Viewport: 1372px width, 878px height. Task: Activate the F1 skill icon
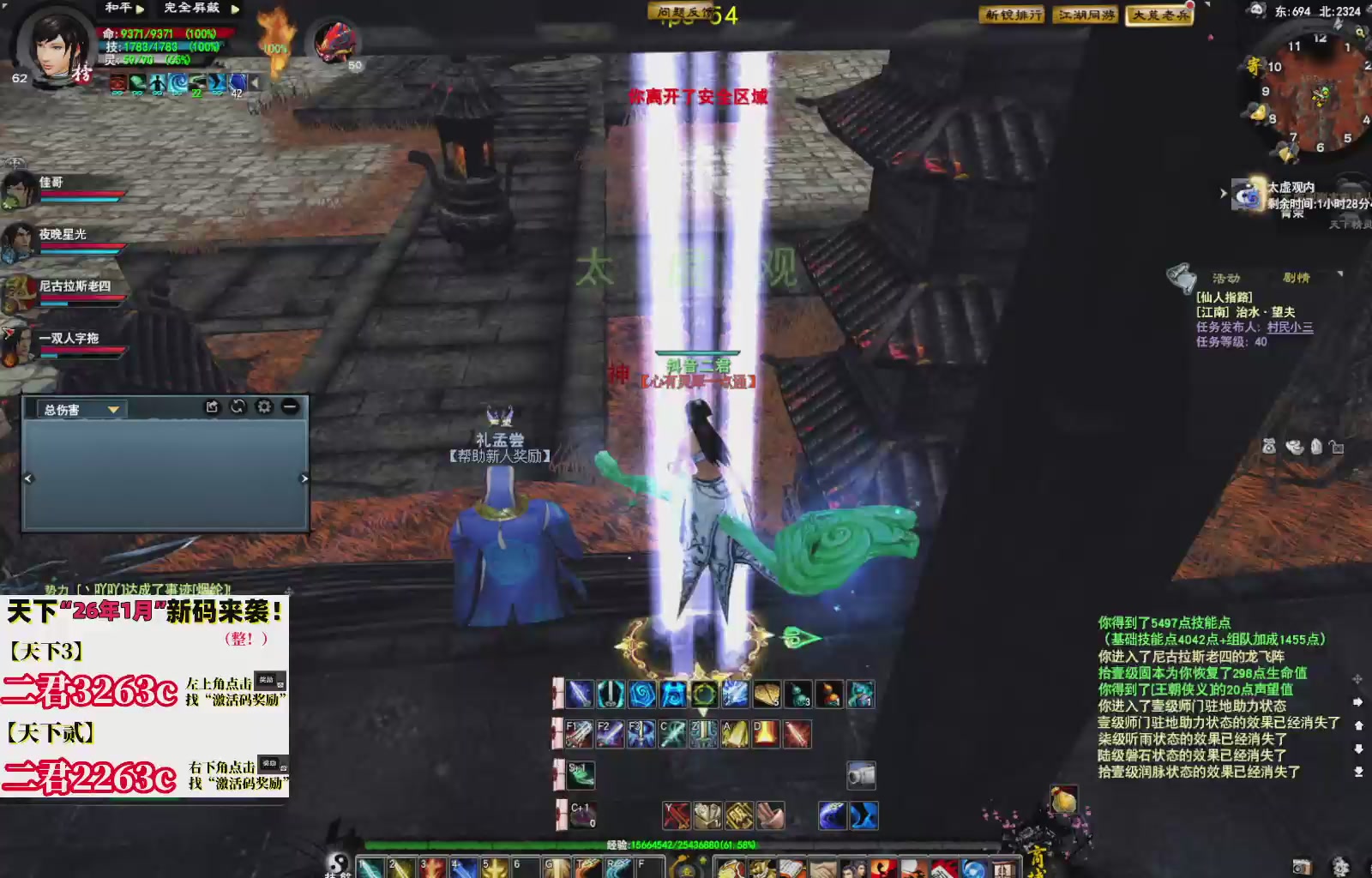[581, 733]
